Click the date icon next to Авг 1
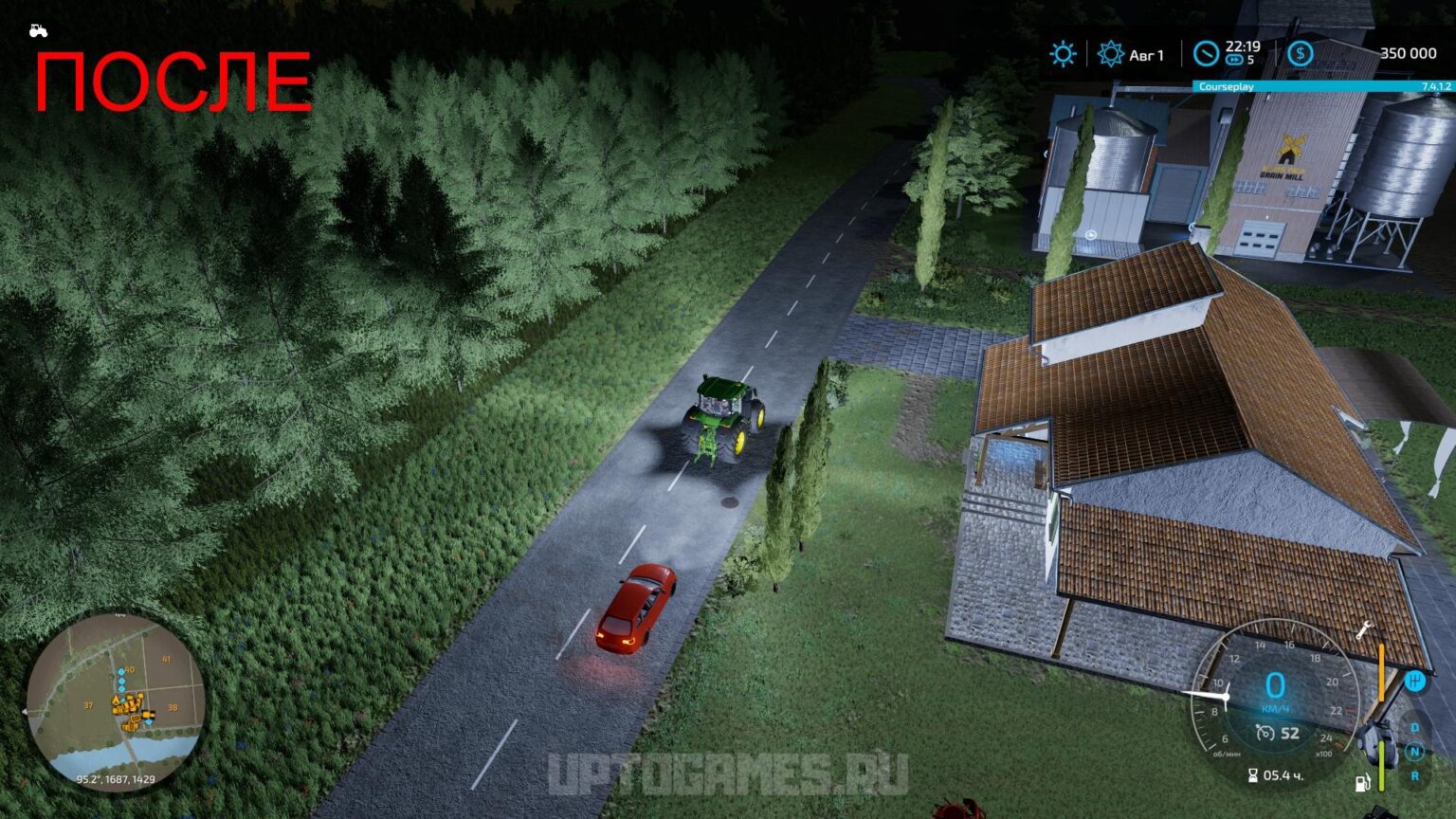The image size is (1456, 819). [x=1111, y=54]
